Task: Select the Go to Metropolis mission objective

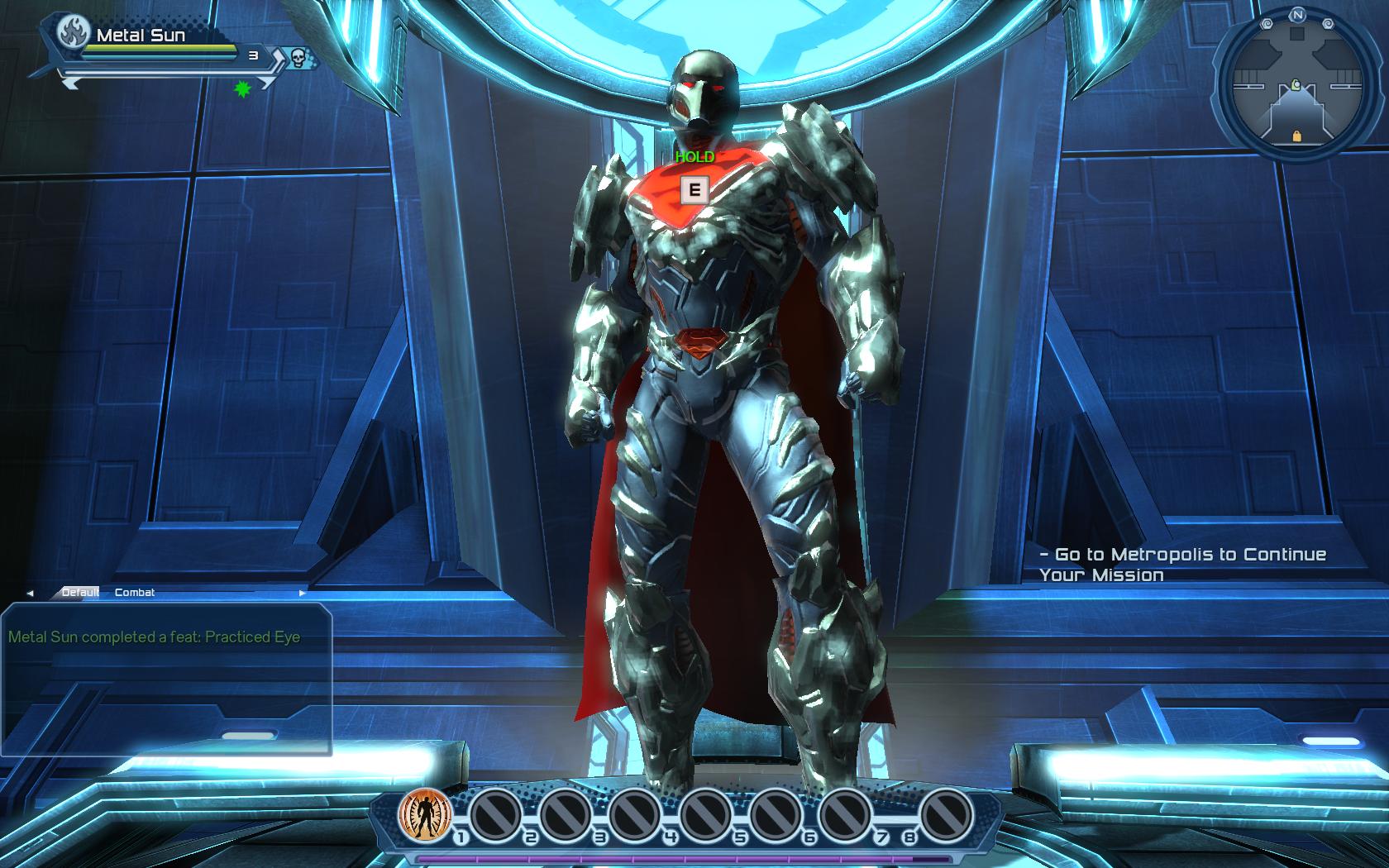Action: [1182, 565]
